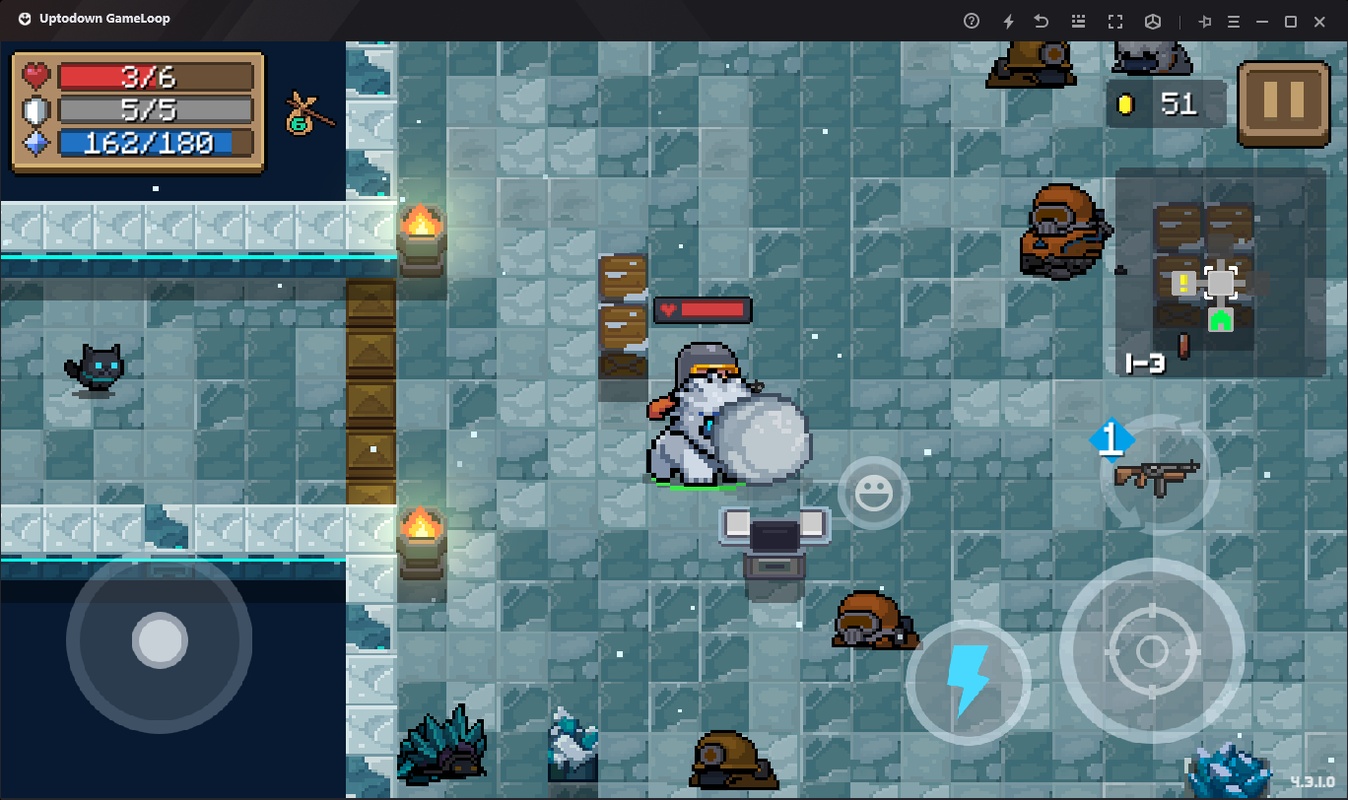This screenshot has width=1348, height=800.
Task: Minimize the GameLoop window
Action: (x=1262, y=21)
